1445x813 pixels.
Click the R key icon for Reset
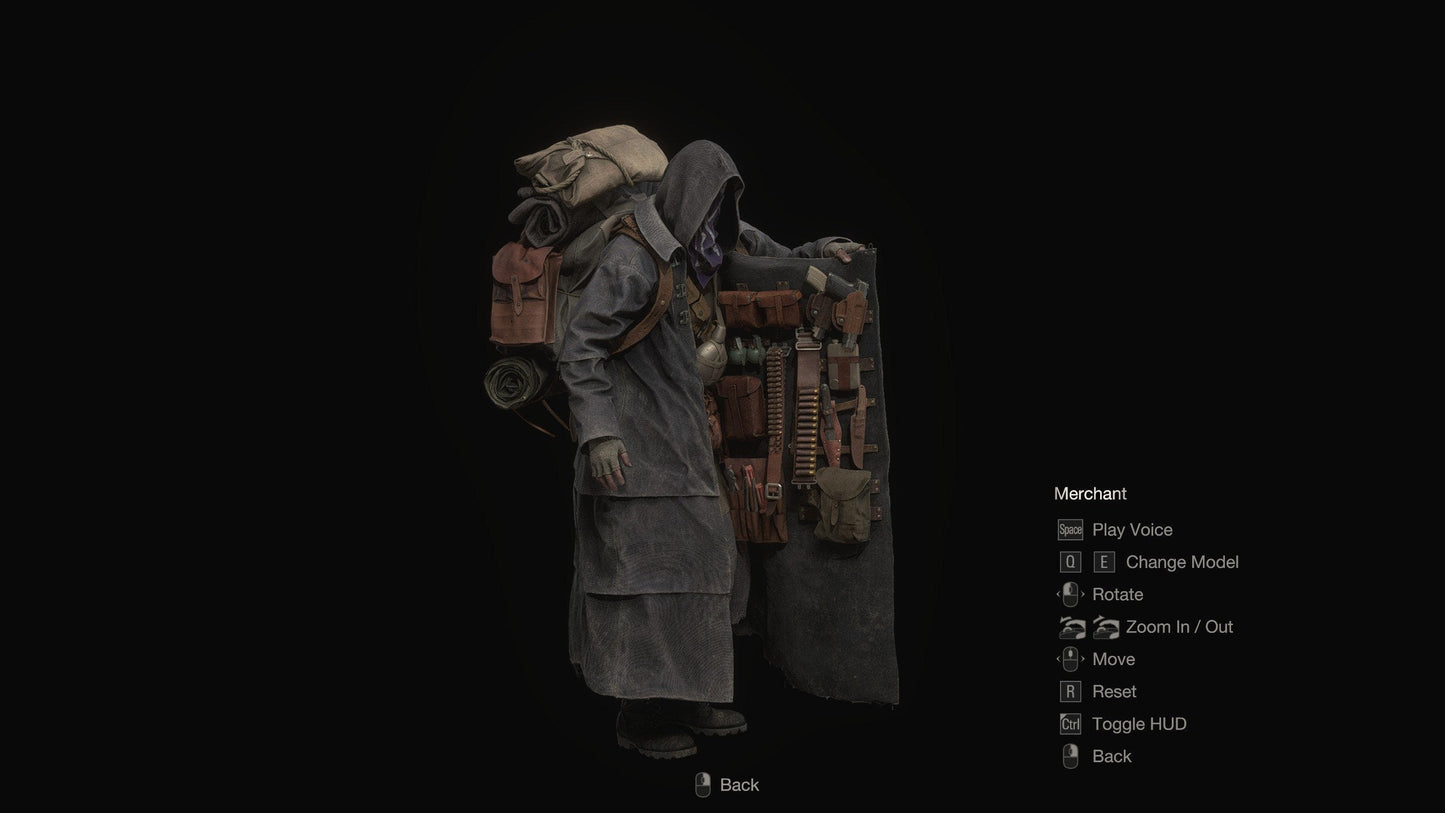pyautogui.click(x=1068, y=690)
